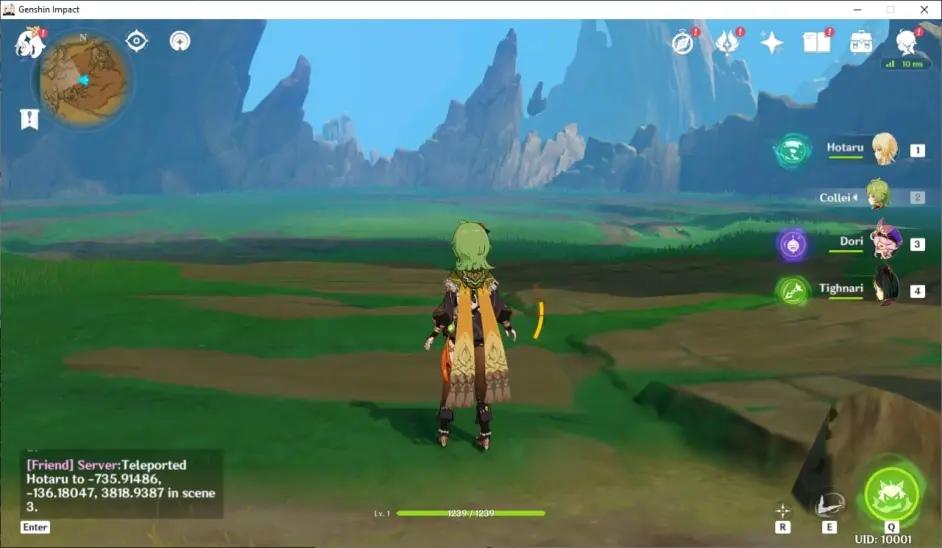Image resolution: width=942 pixels, height=548 pixels.
Task: Activate the green elemental burst icon
Action: [890, 490]
